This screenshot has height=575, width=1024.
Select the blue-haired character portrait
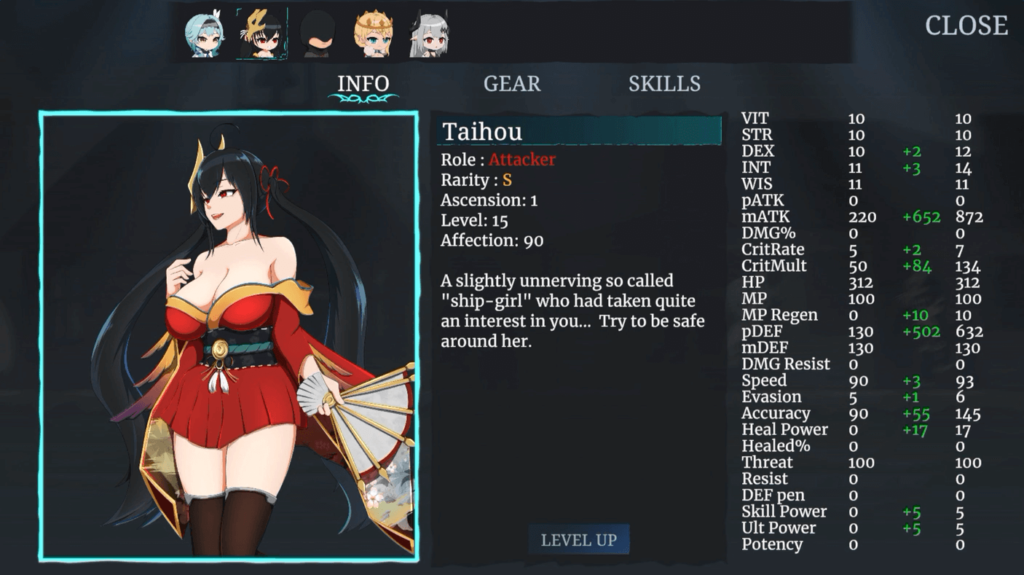[x=205, y=35]
